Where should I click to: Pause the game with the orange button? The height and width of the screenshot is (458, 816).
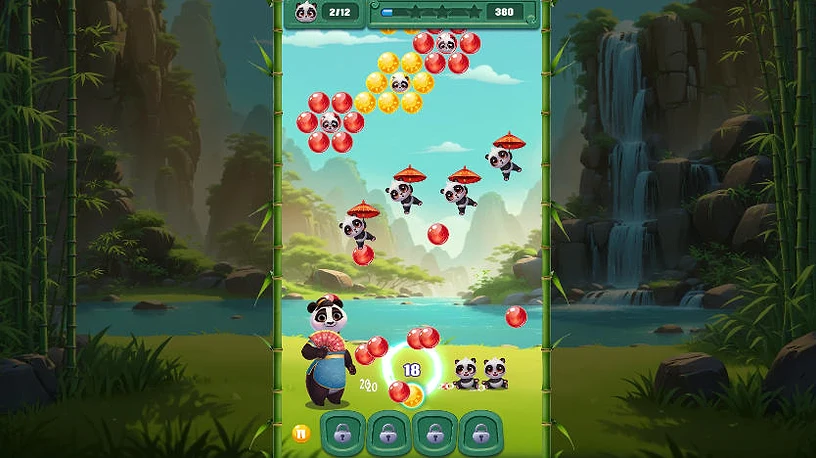click(x=299, y=433)
